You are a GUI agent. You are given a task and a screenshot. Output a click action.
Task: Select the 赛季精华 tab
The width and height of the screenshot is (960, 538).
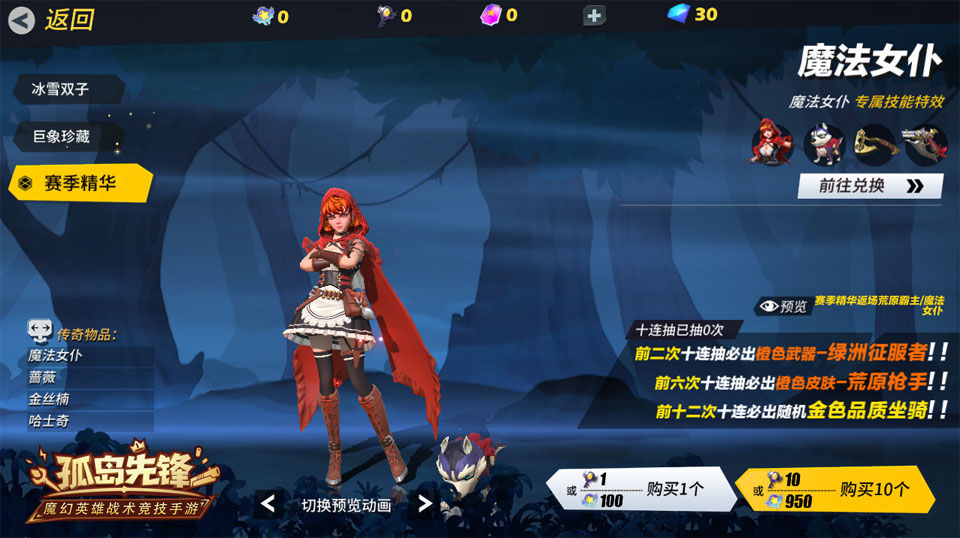click(x=80, y=184)
